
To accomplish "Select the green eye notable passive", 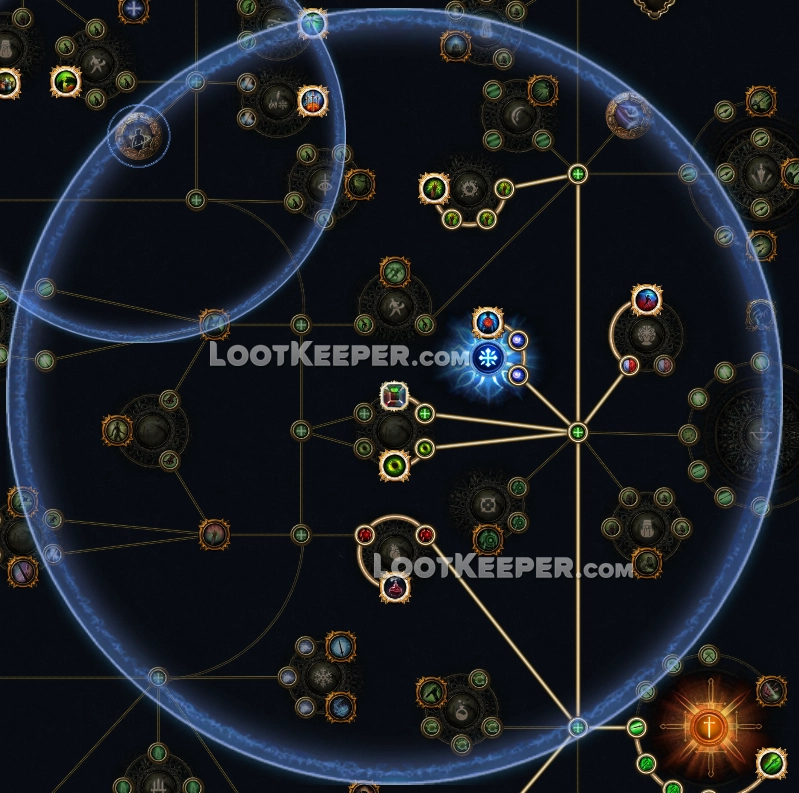I will [395, 463].
